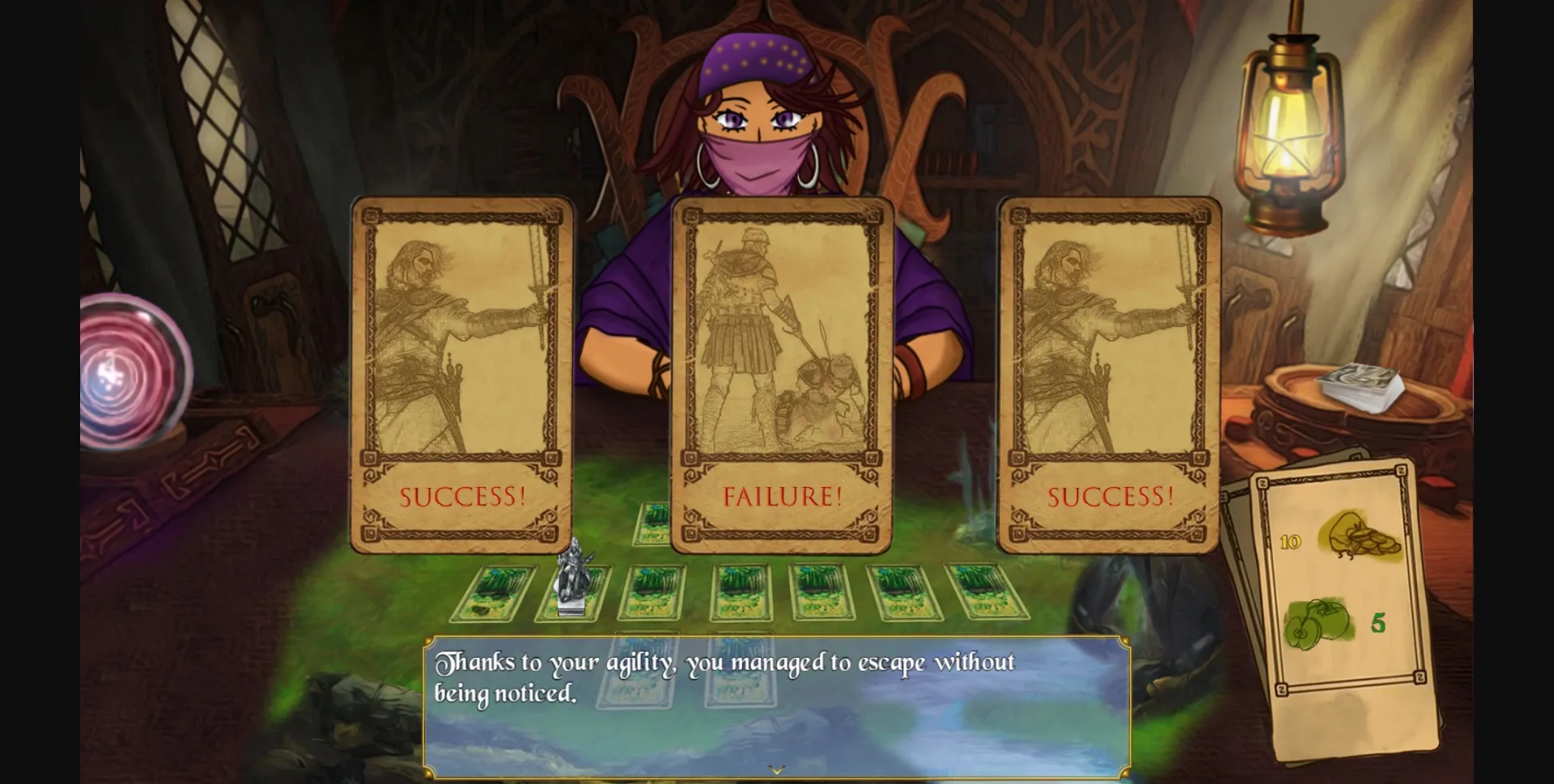Click the chevron arrow to advance dialogue

[777, 771]
